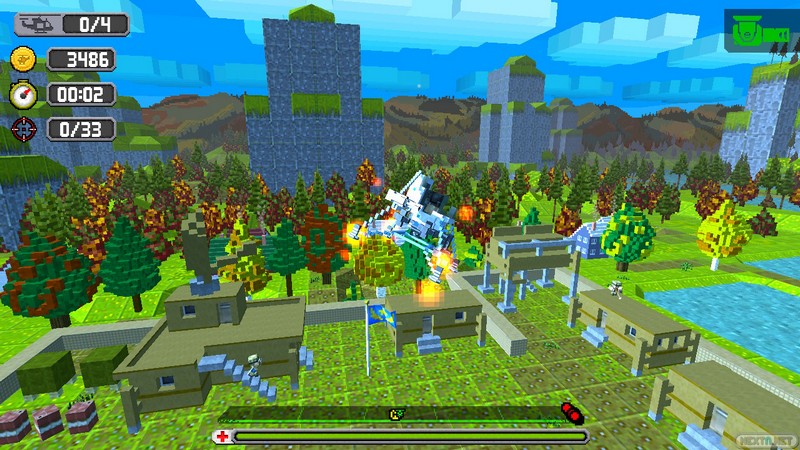Toggle the green camera view icon
Image resolution: width=800 pixels, height=450 pixels.
tap(749, 33)
